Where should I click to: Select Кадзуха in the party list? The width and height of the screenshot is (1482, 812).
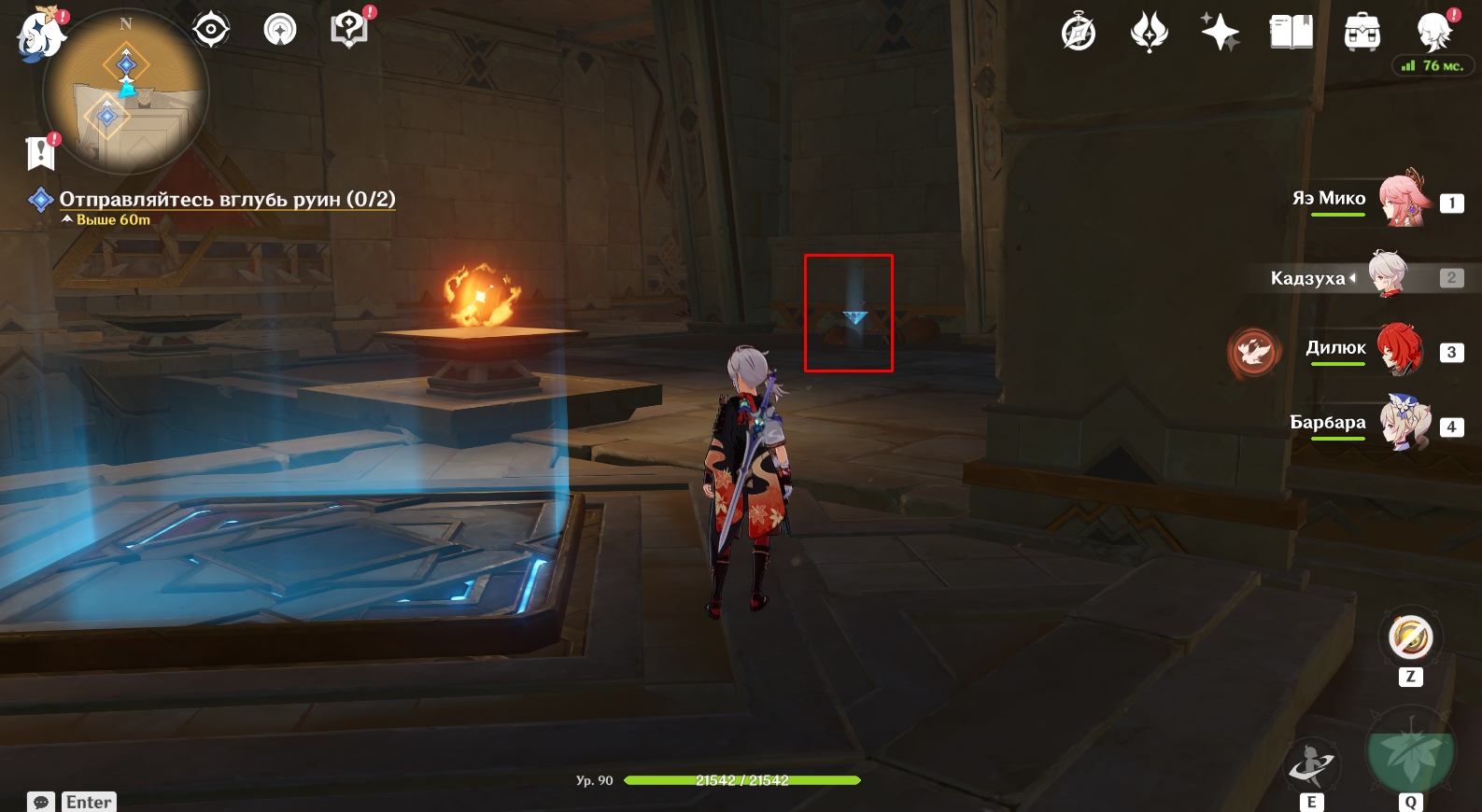coord(1390,276)
